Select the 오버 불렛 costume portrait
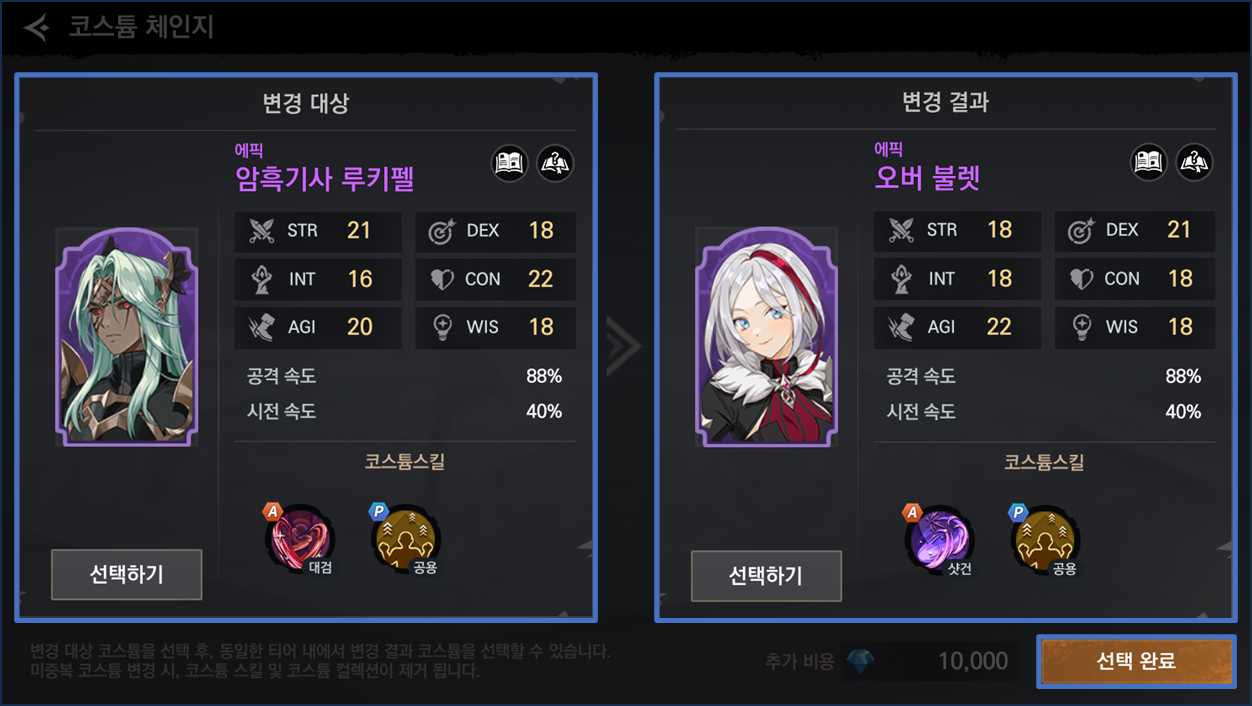The width and height of the screenshot is (1252, 706). (x=766, y=337)
